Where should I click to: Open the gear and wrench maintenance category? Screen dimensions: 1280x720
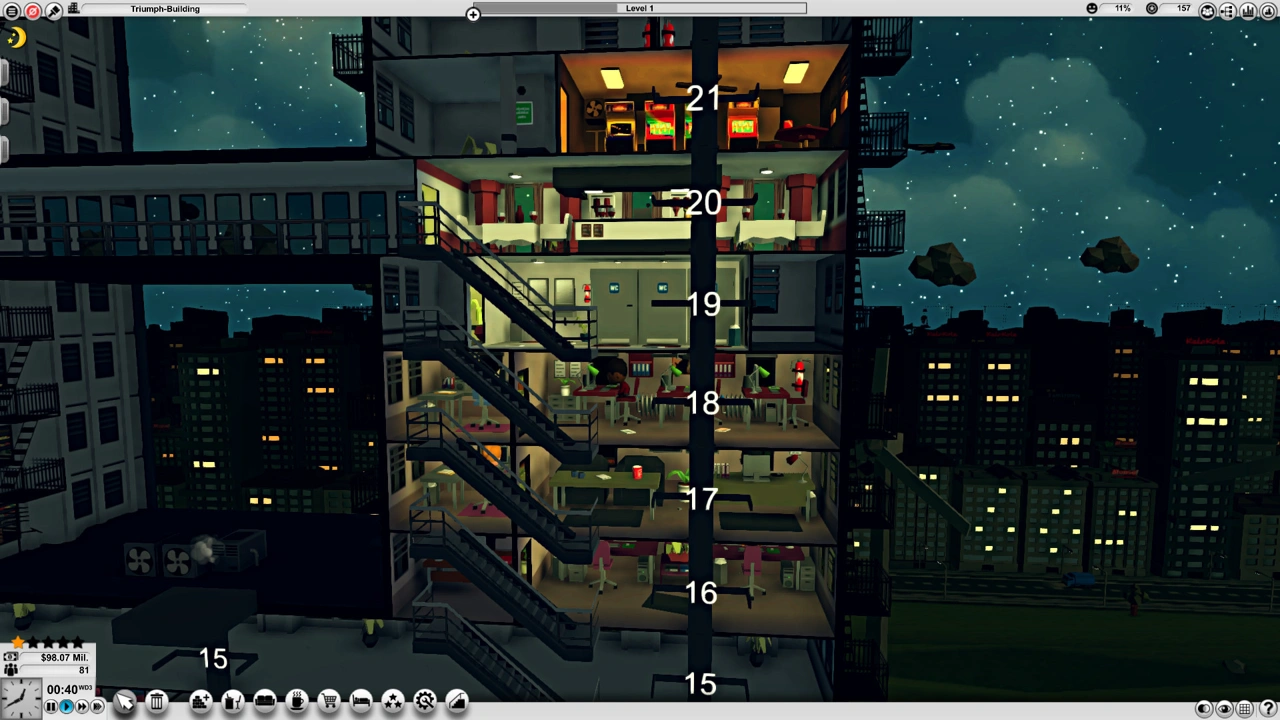(425, 701)
